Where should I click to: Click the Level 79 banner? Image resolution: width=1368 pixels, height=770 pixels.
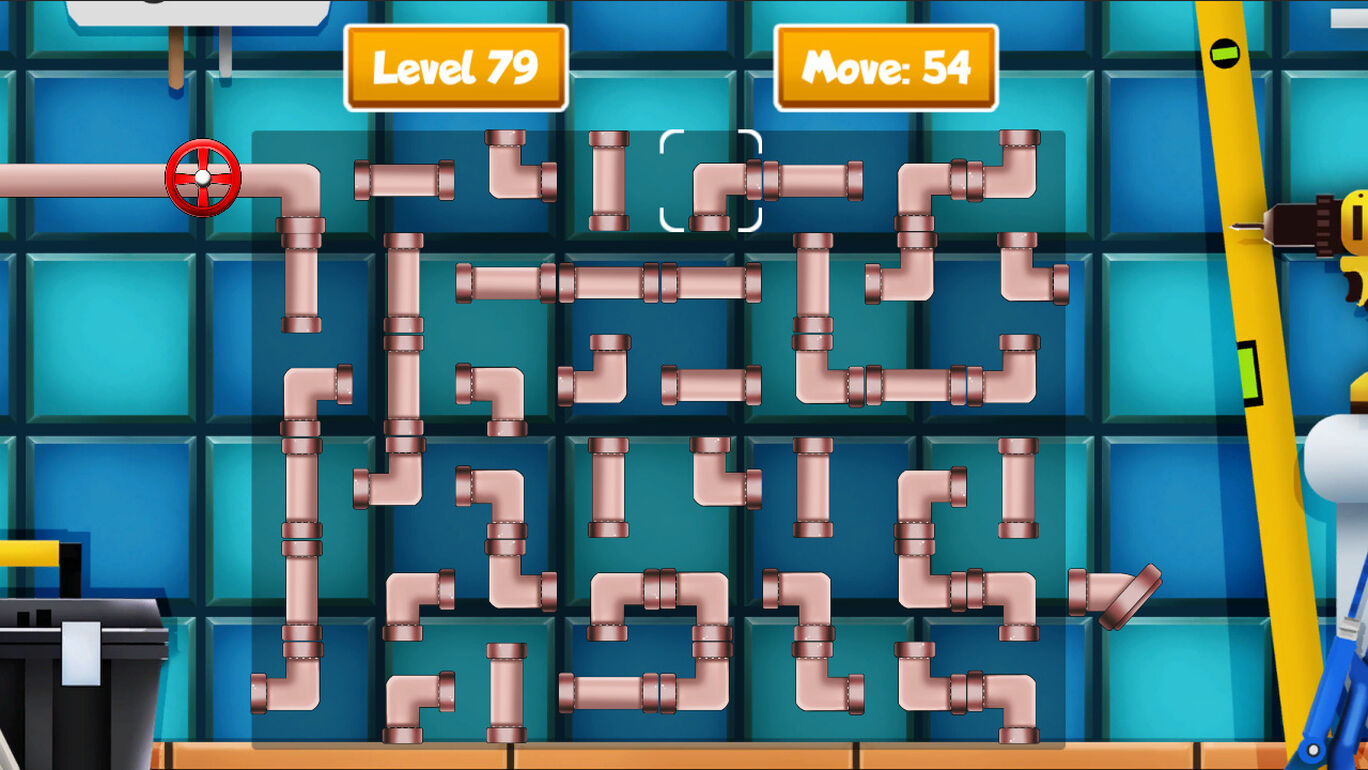456,66
